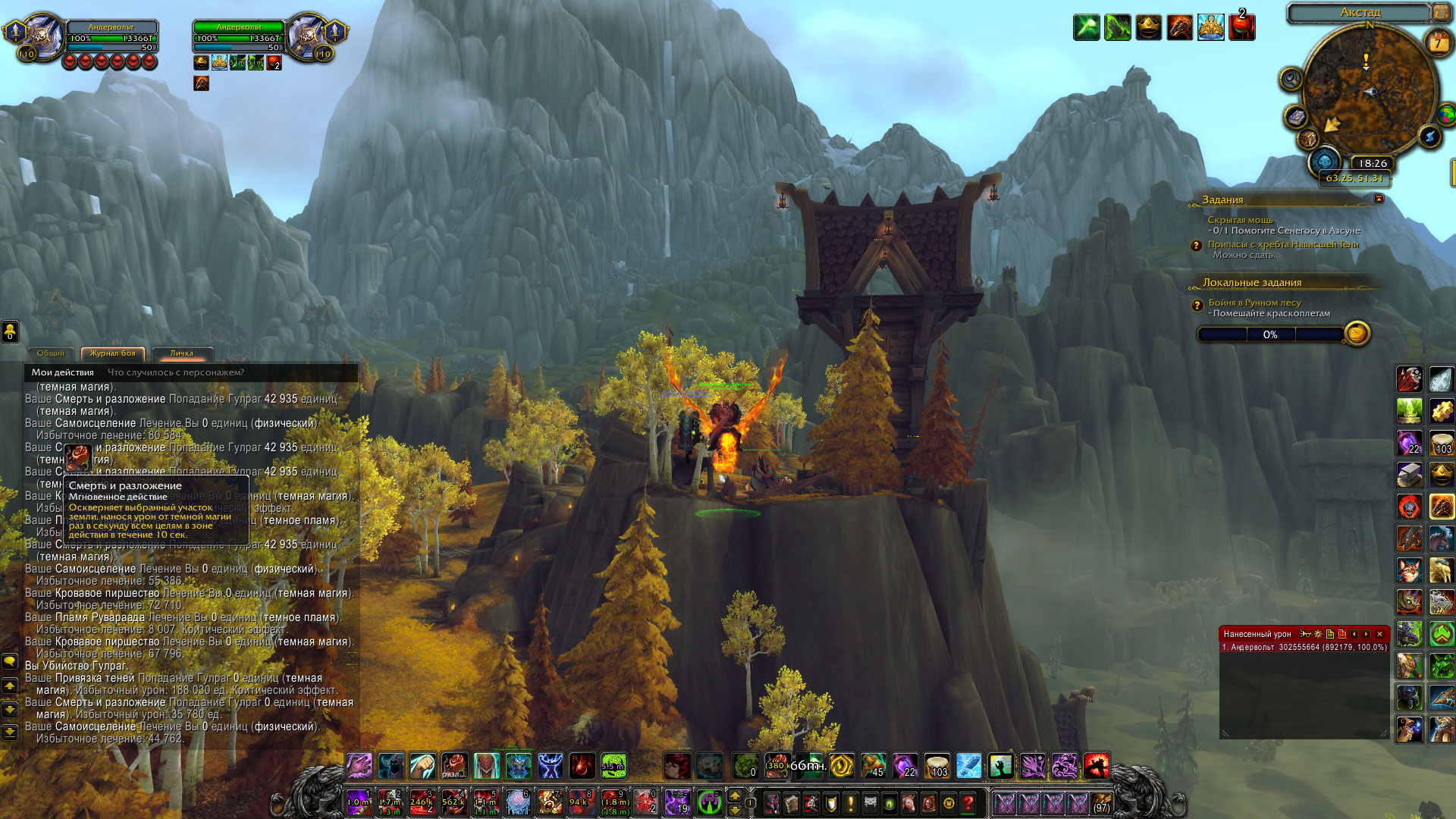Switch to the Общий chat tab

pyautogui.click(x=51, y=353)
